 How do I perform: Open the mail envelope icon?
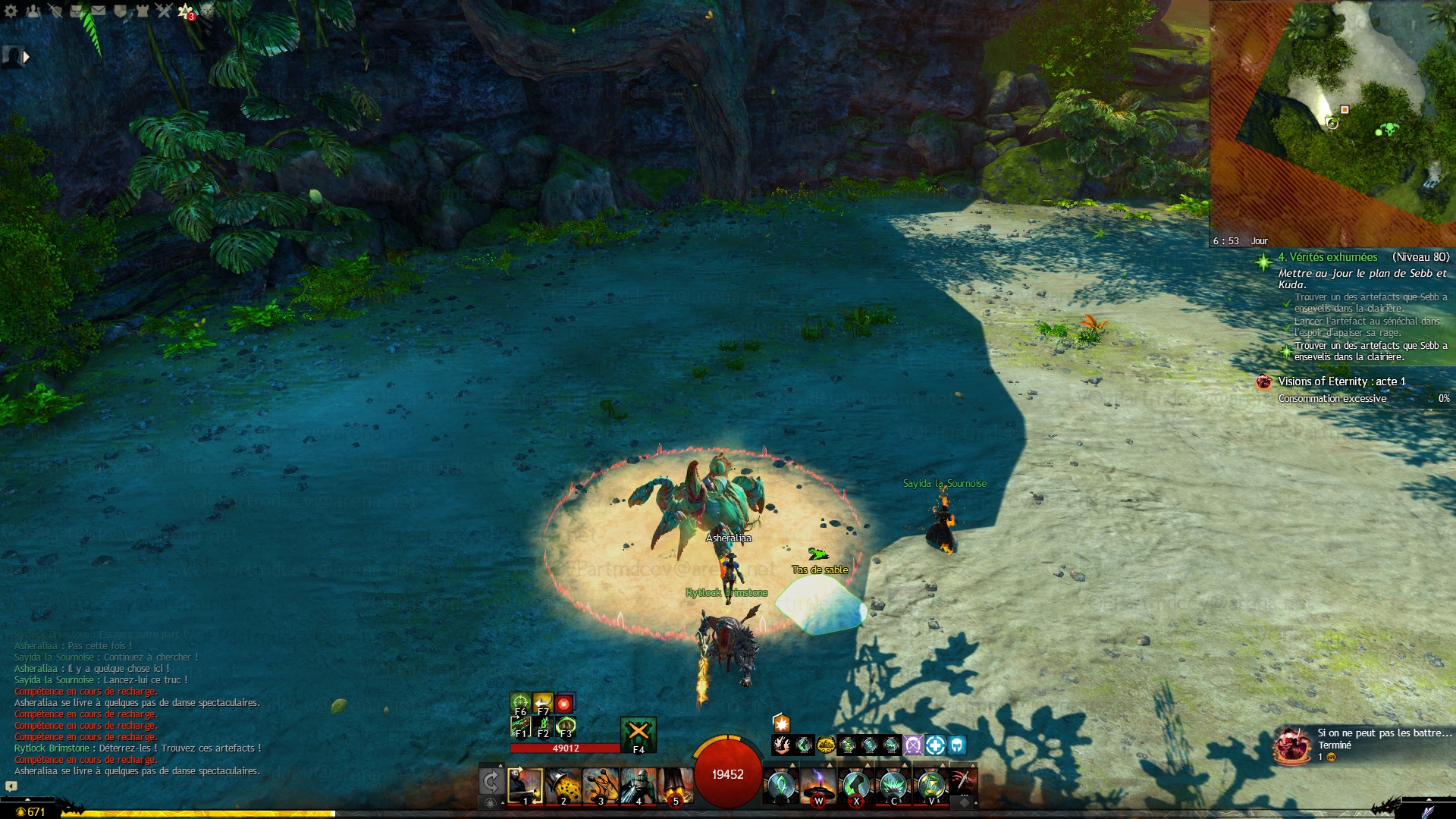click(x=99, y=11)
